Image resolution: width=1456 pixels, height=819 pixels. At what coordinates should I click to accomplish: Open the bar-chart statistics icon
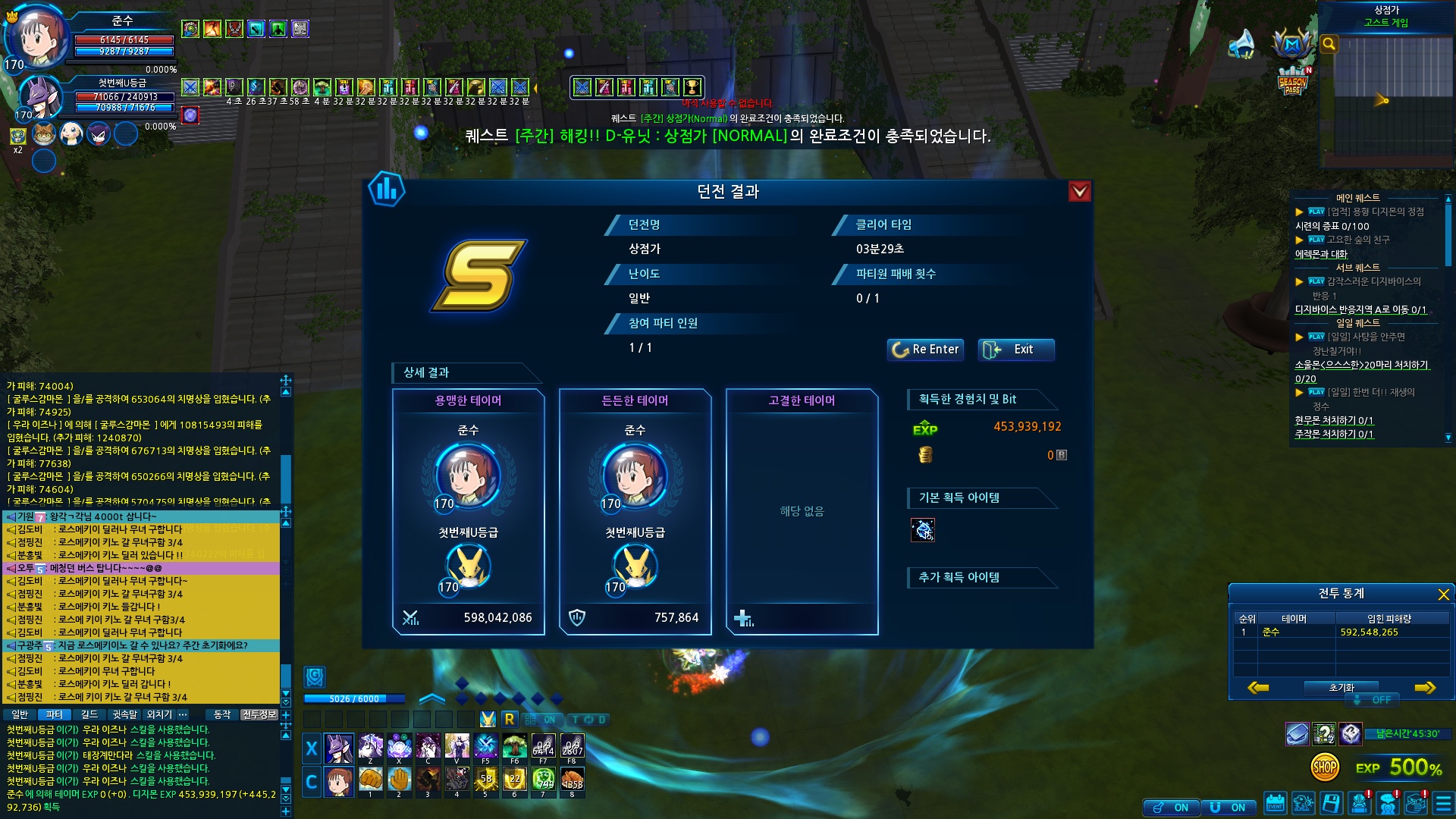387,189
